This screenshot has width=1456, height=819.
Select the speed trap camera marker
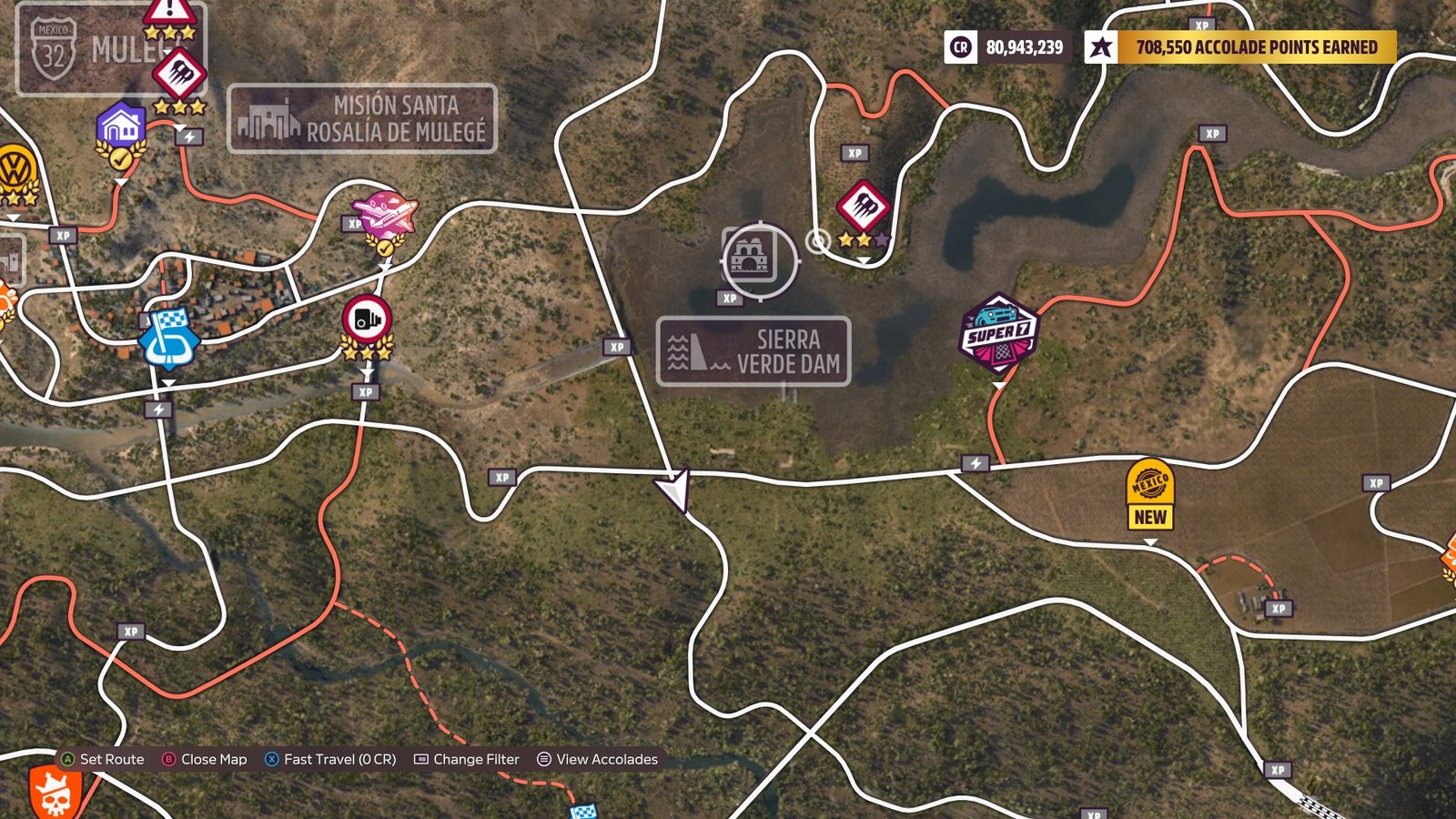point(367,320)
